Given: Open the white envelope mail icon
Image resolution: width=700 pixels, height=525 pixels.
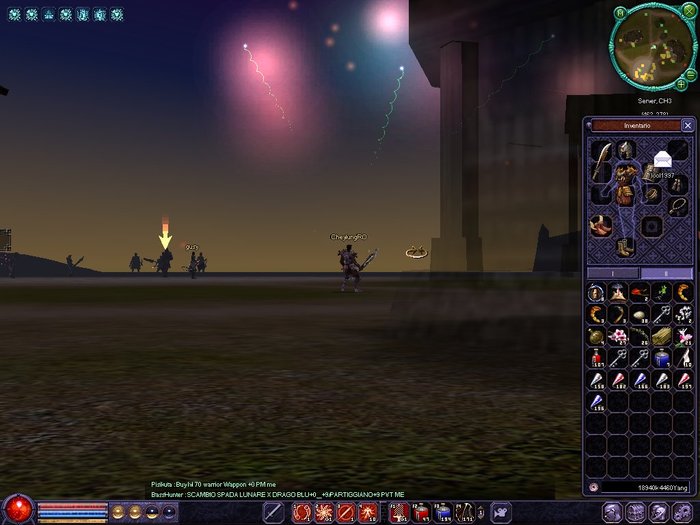Looking at the screenshot, I should pos(662,159).
